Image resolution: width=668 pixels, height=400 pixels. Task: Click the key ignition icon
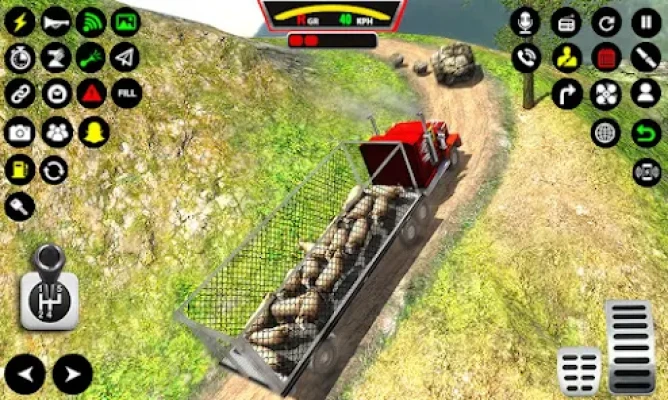tap(20, 205)
